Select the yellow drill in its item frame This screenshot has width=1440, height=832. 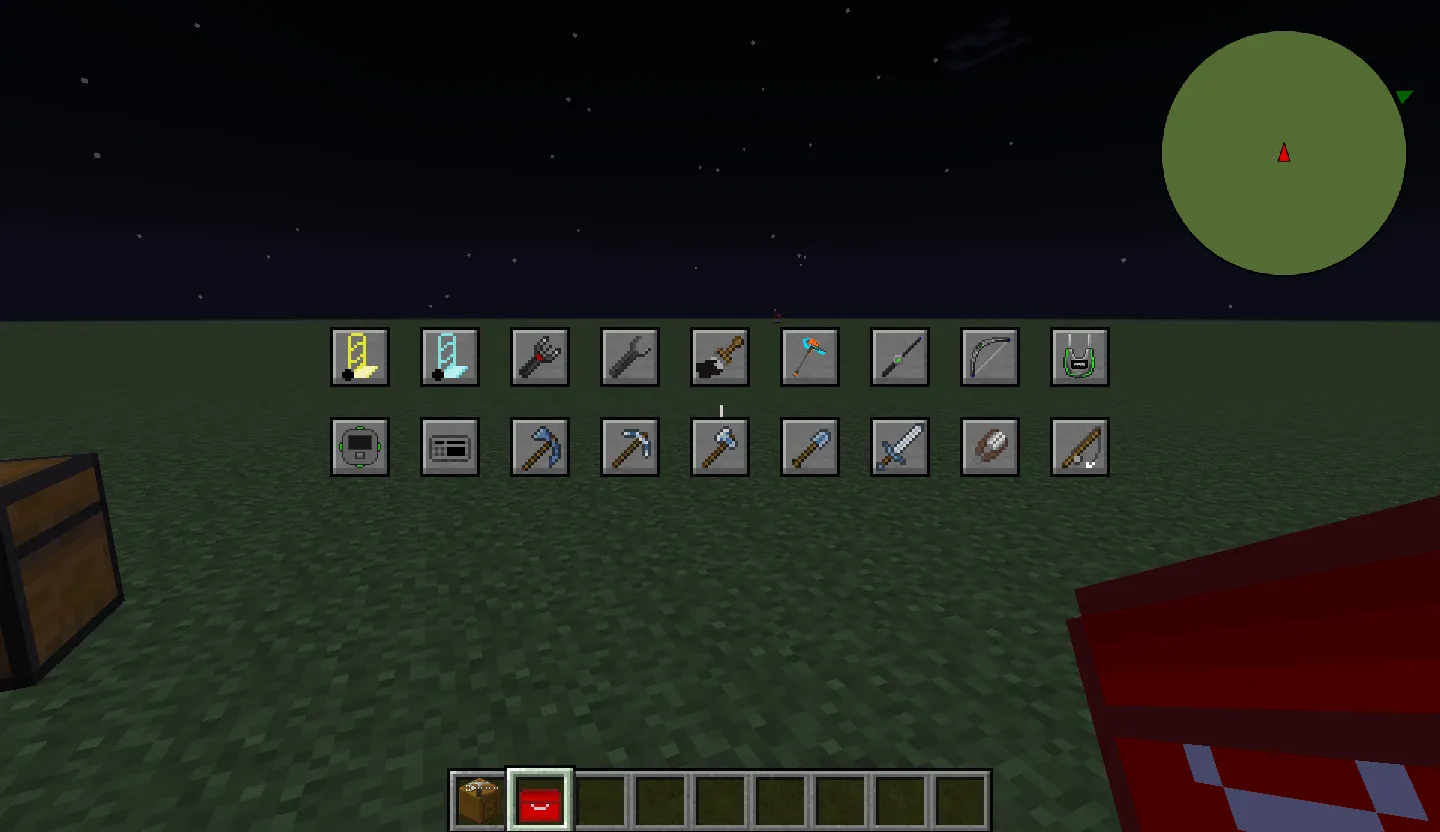(x=359, y=357)
